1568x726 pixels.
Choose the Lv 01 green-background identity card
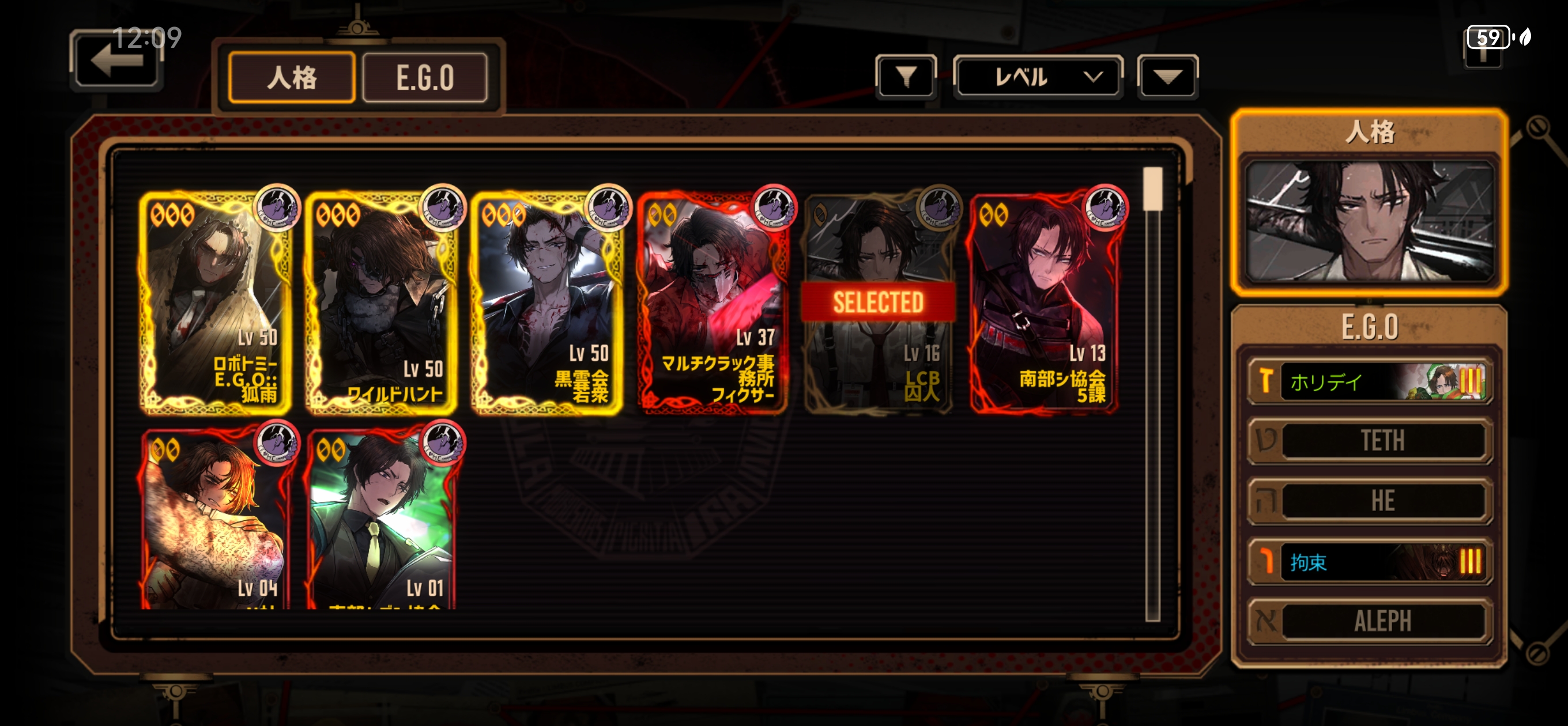(382, 519)
